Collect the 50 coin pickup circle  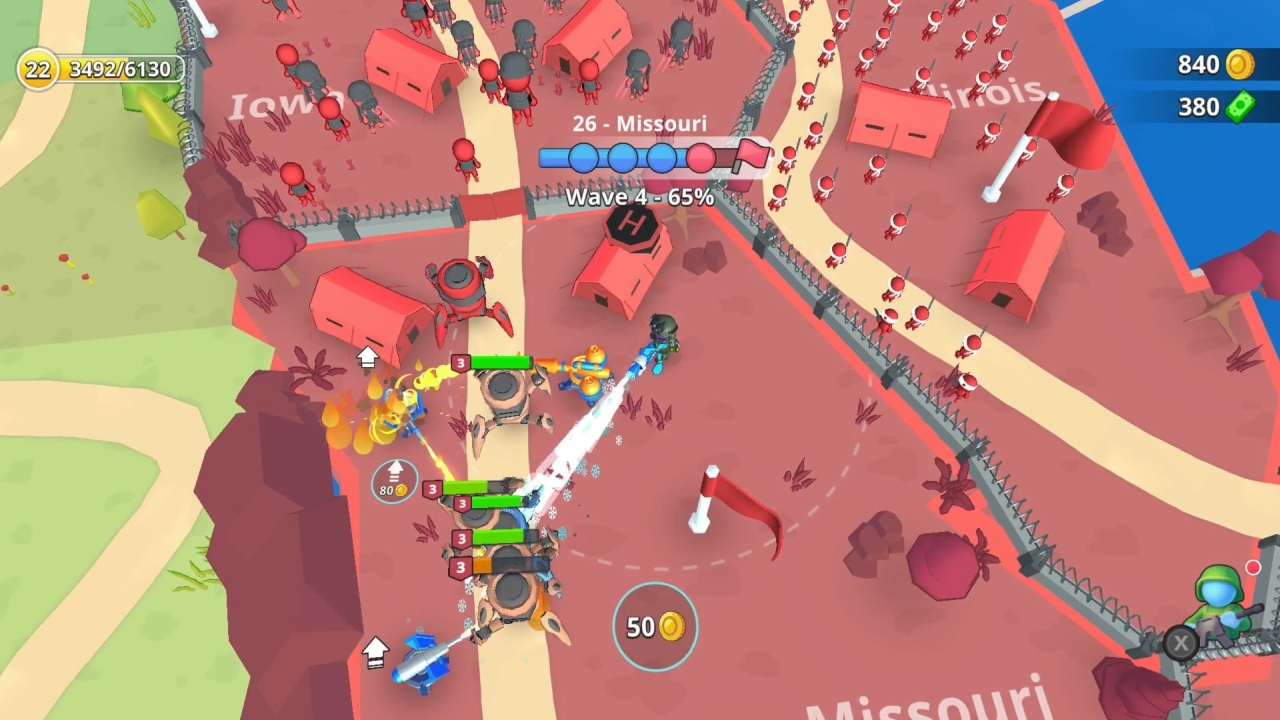[655, 626]
